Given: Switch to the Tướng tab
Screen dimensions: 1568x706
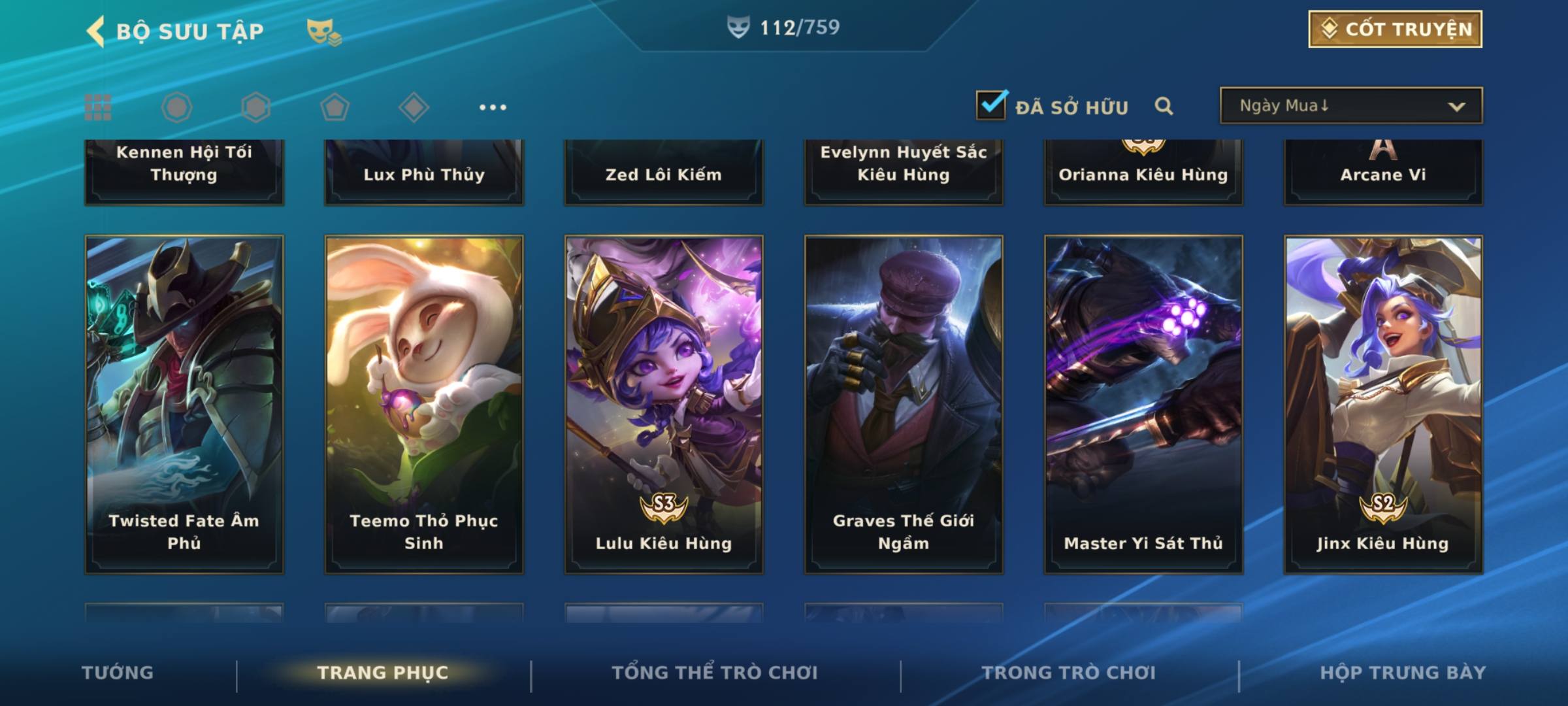Looking at the screenshot, I should [x=118, y=673].
